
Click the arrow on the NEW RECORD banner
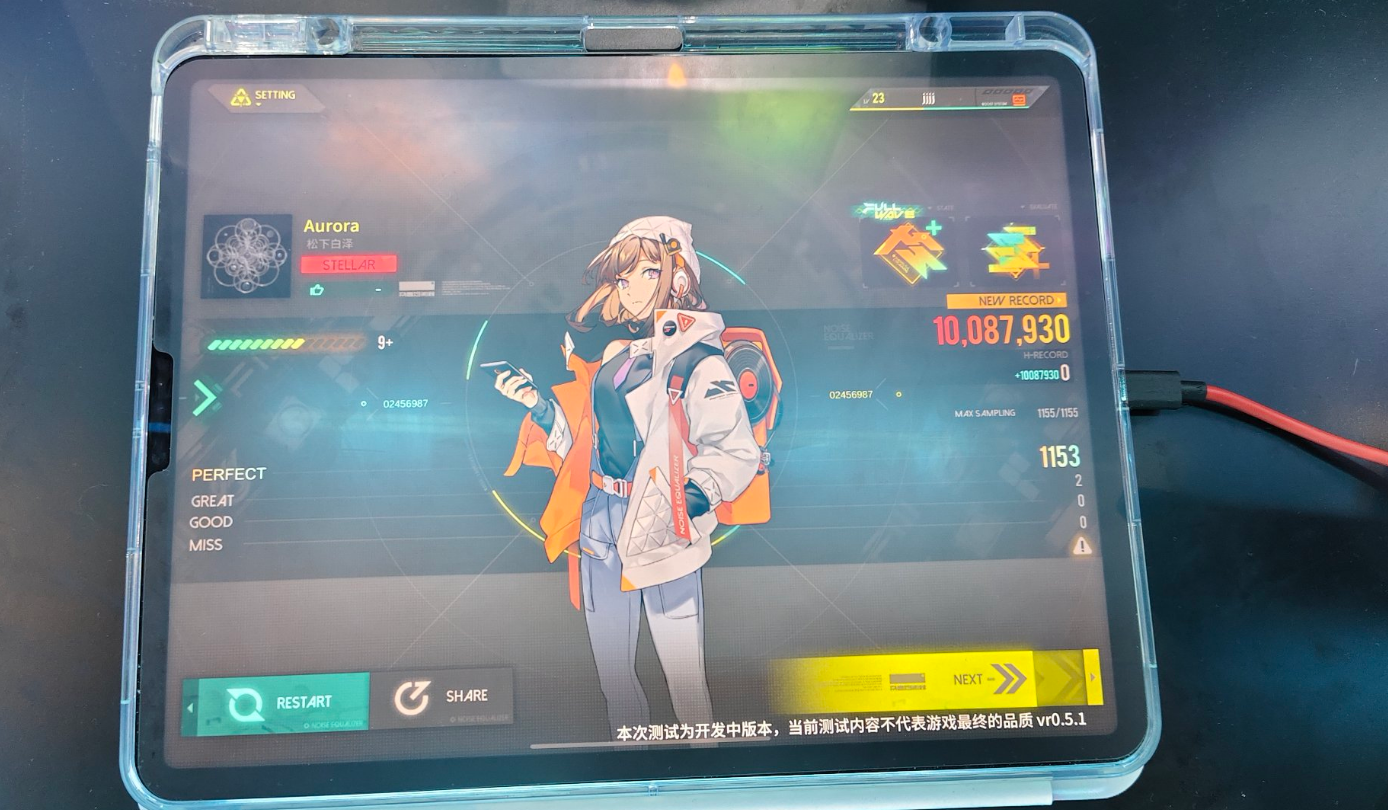1060,300
